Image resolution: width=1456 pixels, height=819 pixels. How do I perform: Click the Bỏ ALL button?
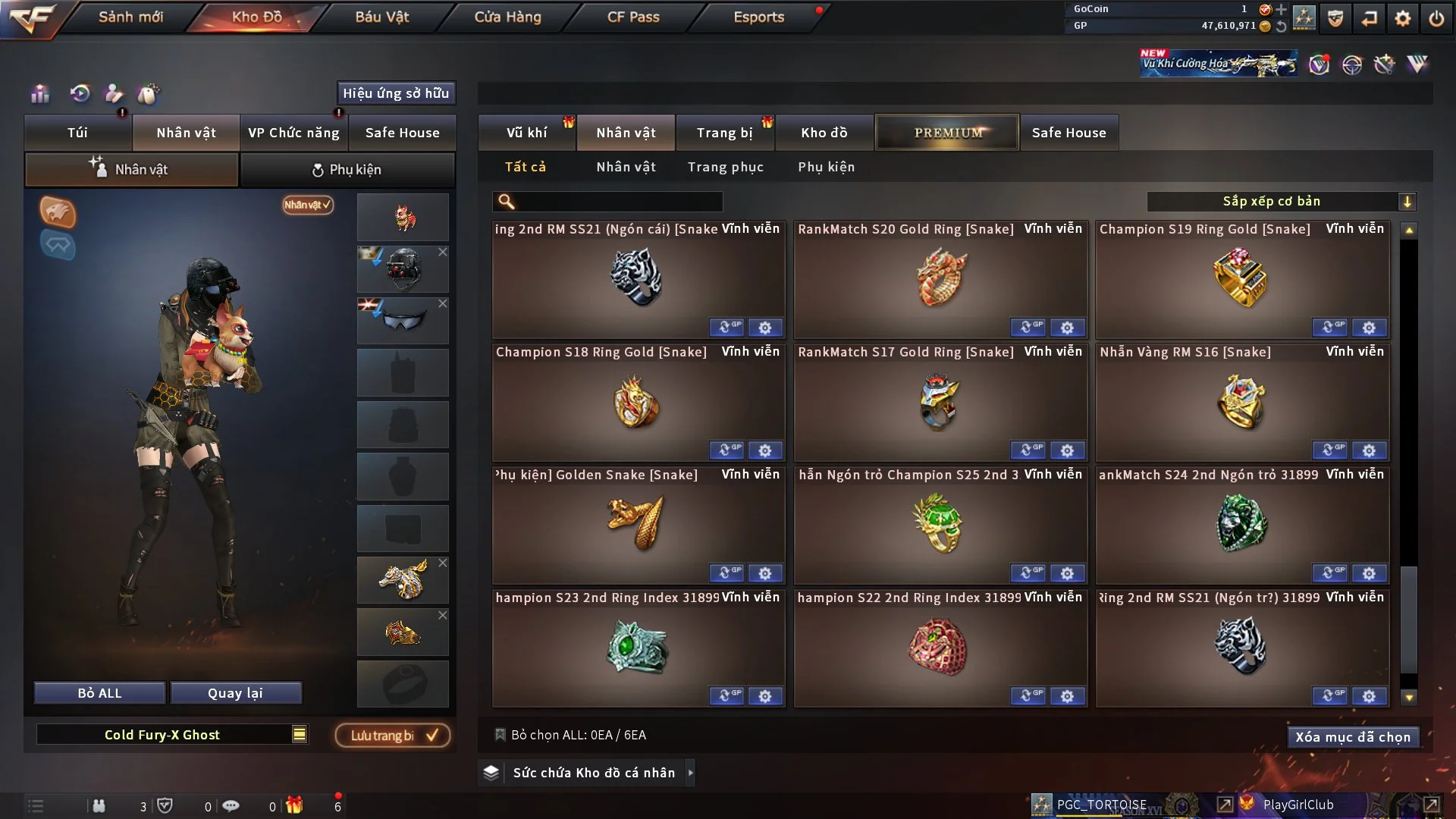(x=99, y=693)
